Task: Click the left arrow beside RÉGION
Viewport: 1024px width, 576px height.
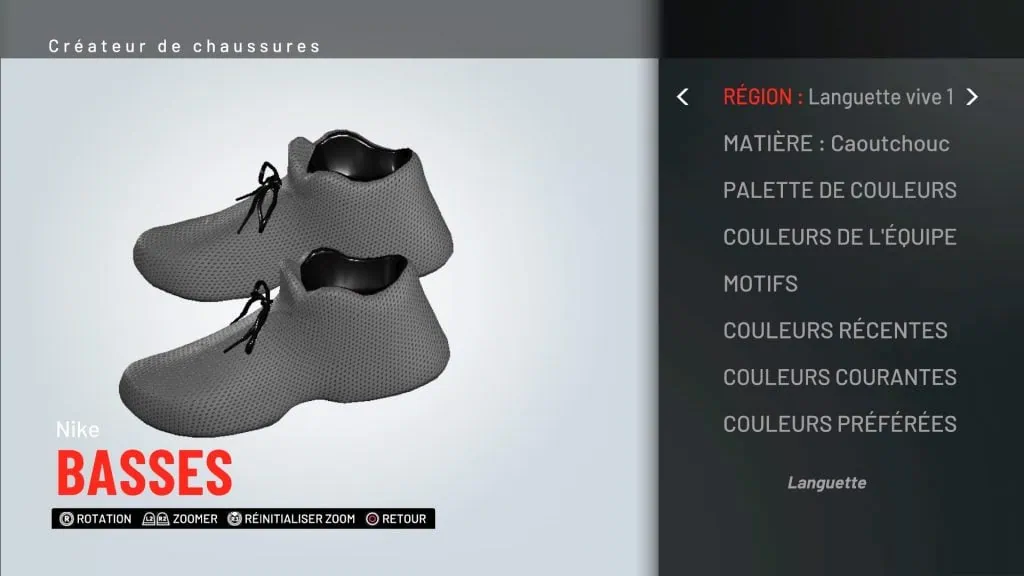Action: [x=683, y=97]
